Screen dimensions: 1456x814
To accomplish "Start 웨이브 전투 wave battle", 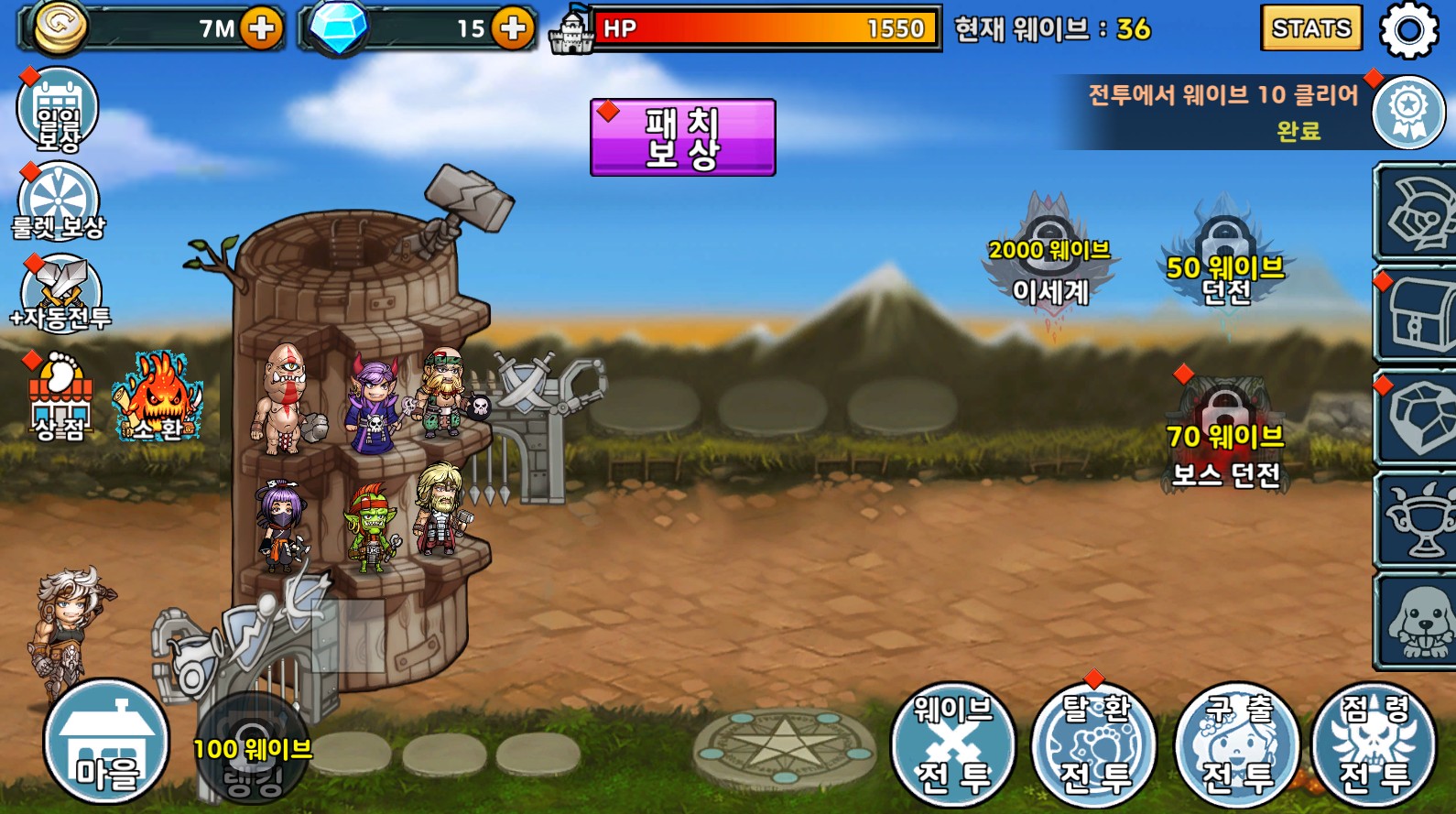I will pos(953,743).
